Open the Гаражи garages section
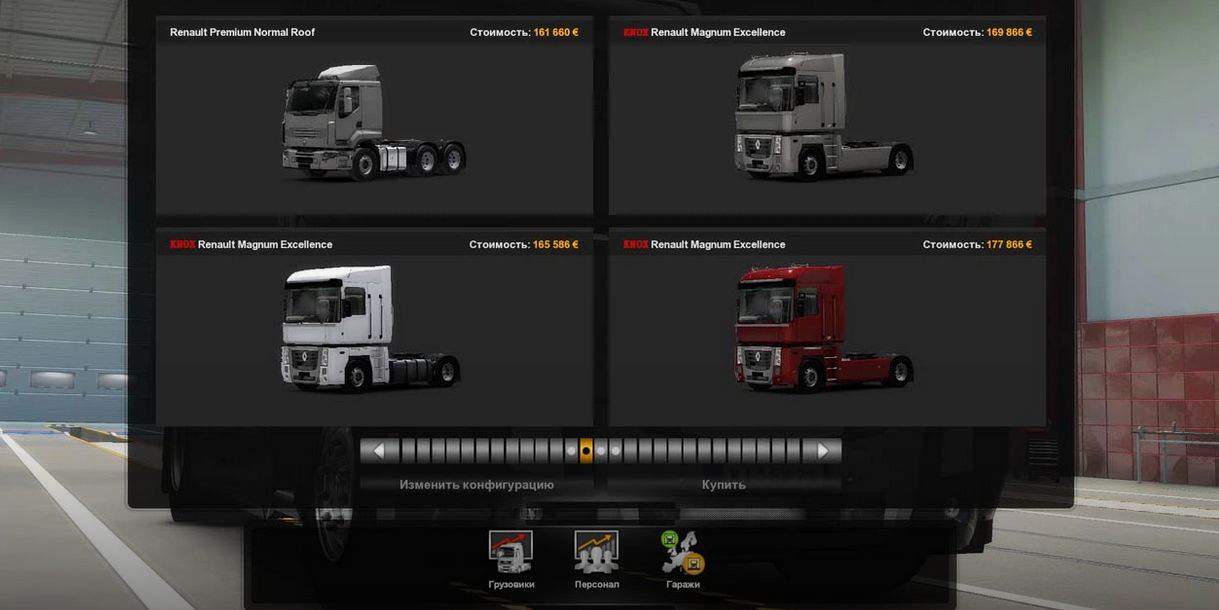 (682, 560)
